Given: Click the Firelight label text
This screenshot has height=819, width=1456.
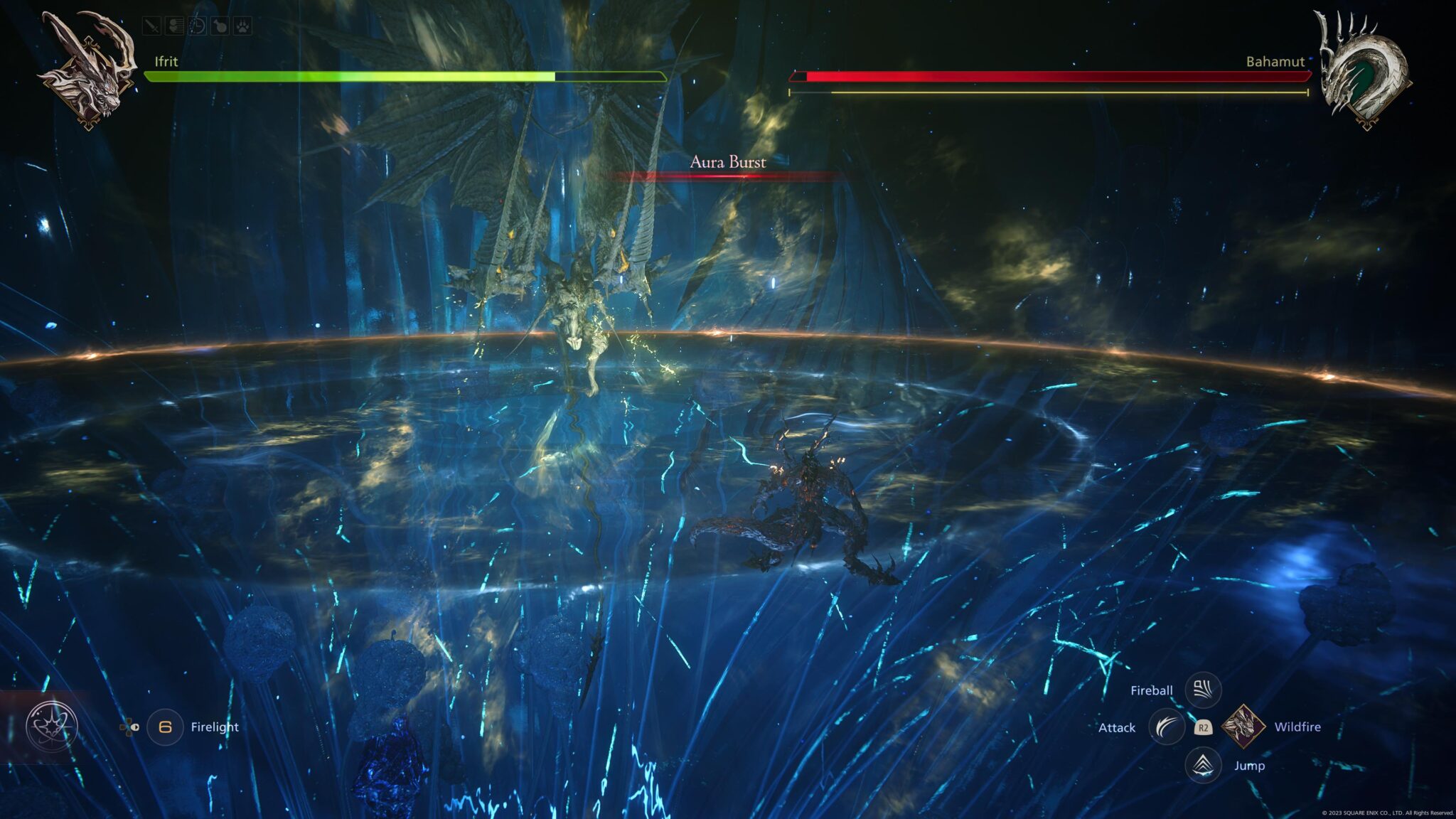Looking at the screenshot, I should 215,727.
